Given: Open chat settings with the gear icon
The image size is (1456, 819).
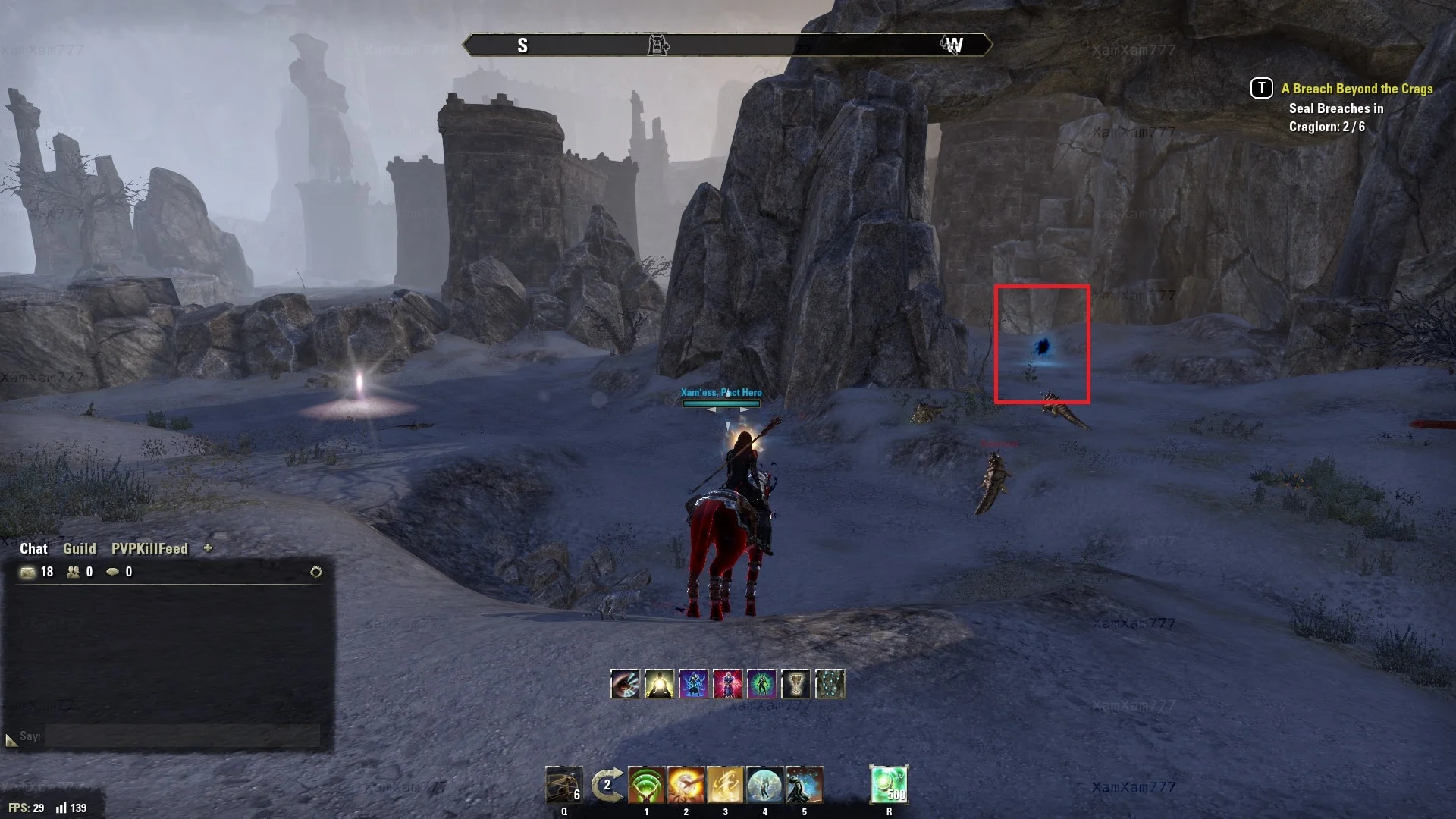Looking at the screenshot, I should click(x=316, y=572).
